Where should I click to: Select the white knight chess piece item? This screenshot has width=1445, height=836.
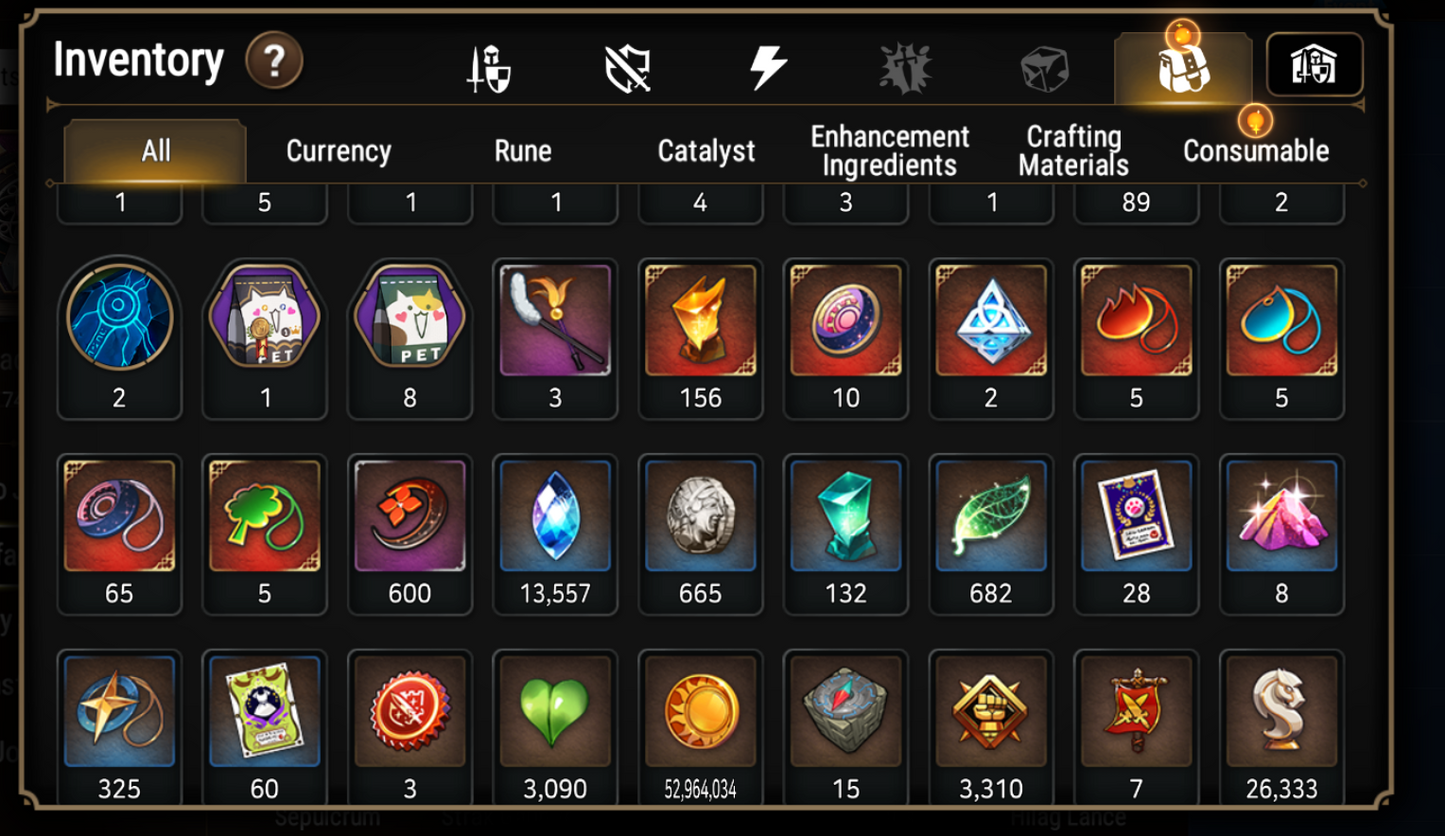(x=1281, y=713)
